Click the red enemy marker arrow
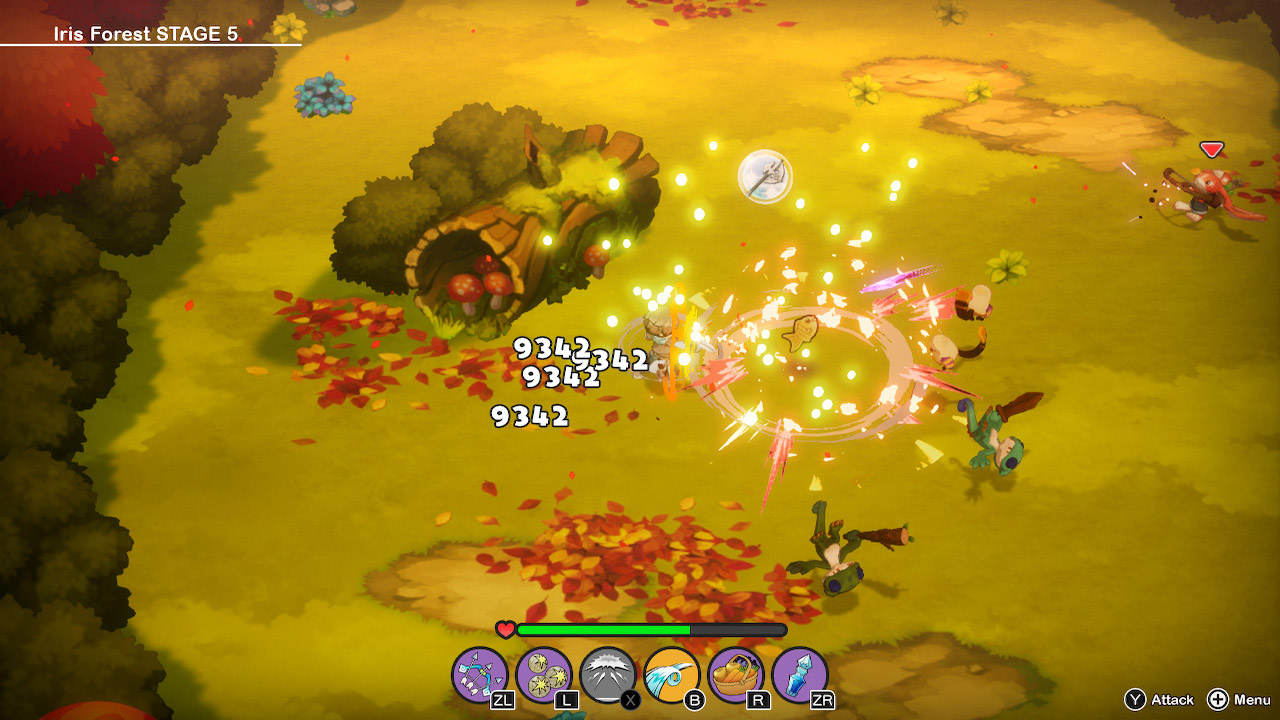Image resolution: width=1280 pixels, height=720 pixels. pos(1210,148)
